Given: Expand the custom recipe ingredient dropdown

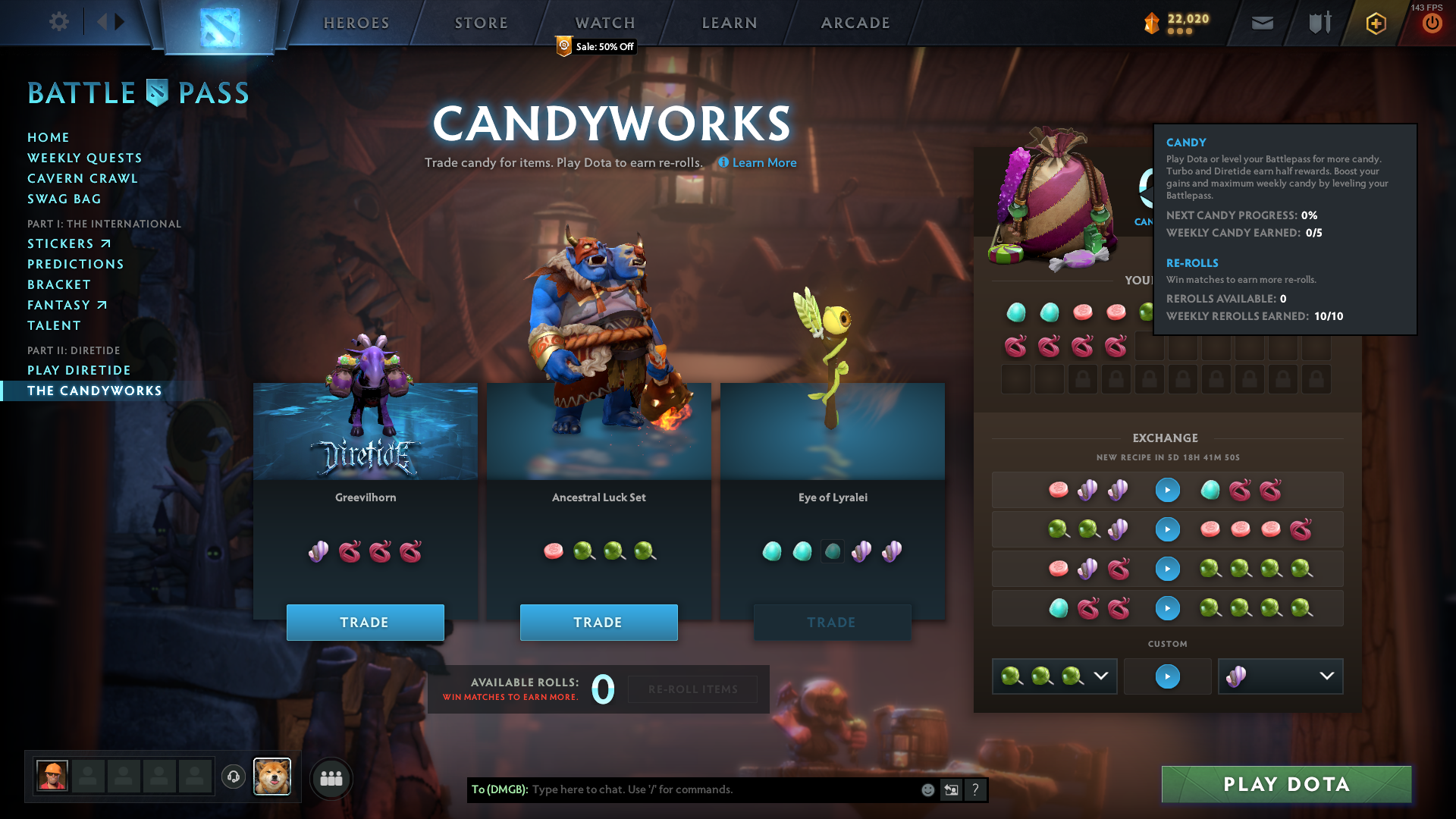Looking at the screenshot, I should (1102, 676).
